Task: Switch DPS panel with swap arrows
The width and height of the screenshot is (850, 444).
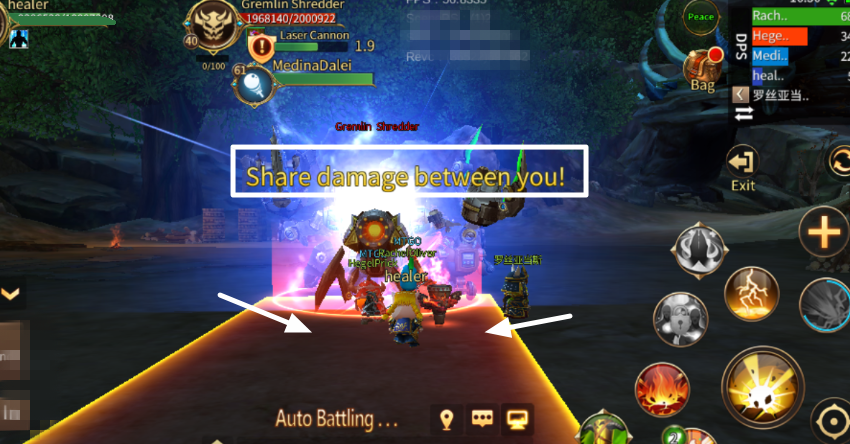Action: (742, 115)
